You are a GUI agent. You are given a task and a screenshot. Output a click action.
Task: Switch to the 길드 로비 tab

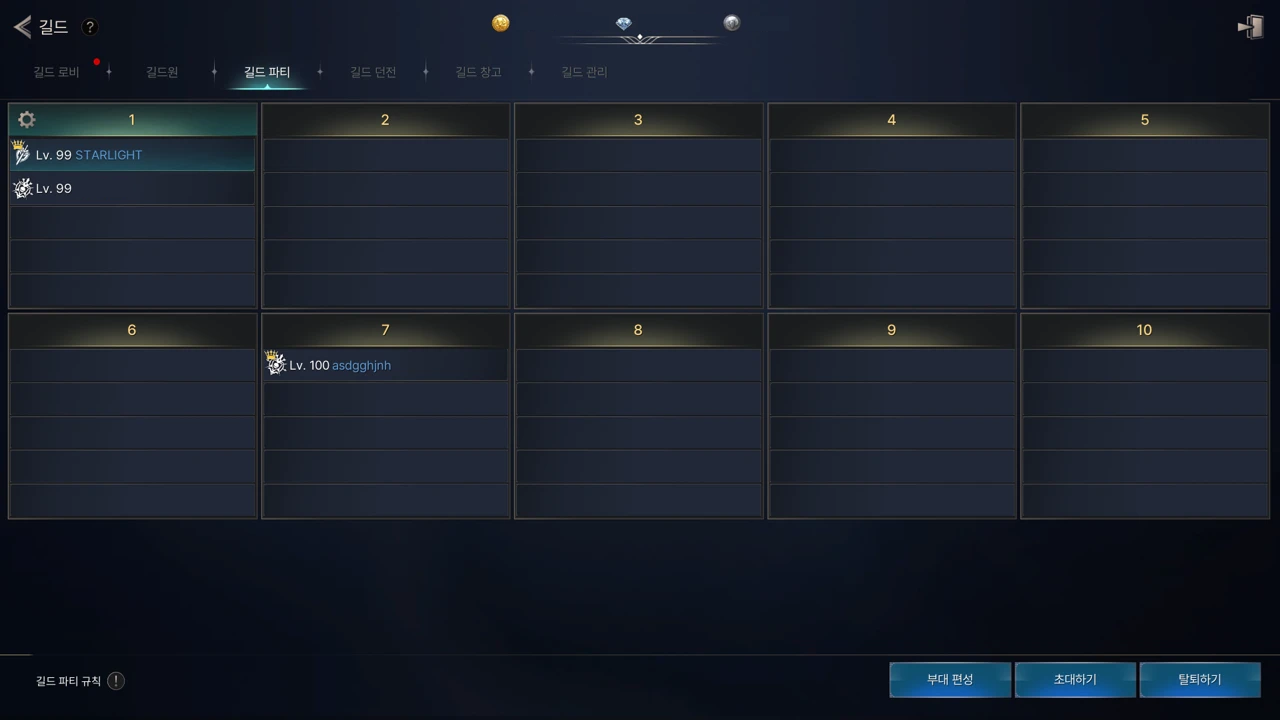[56, 72]
